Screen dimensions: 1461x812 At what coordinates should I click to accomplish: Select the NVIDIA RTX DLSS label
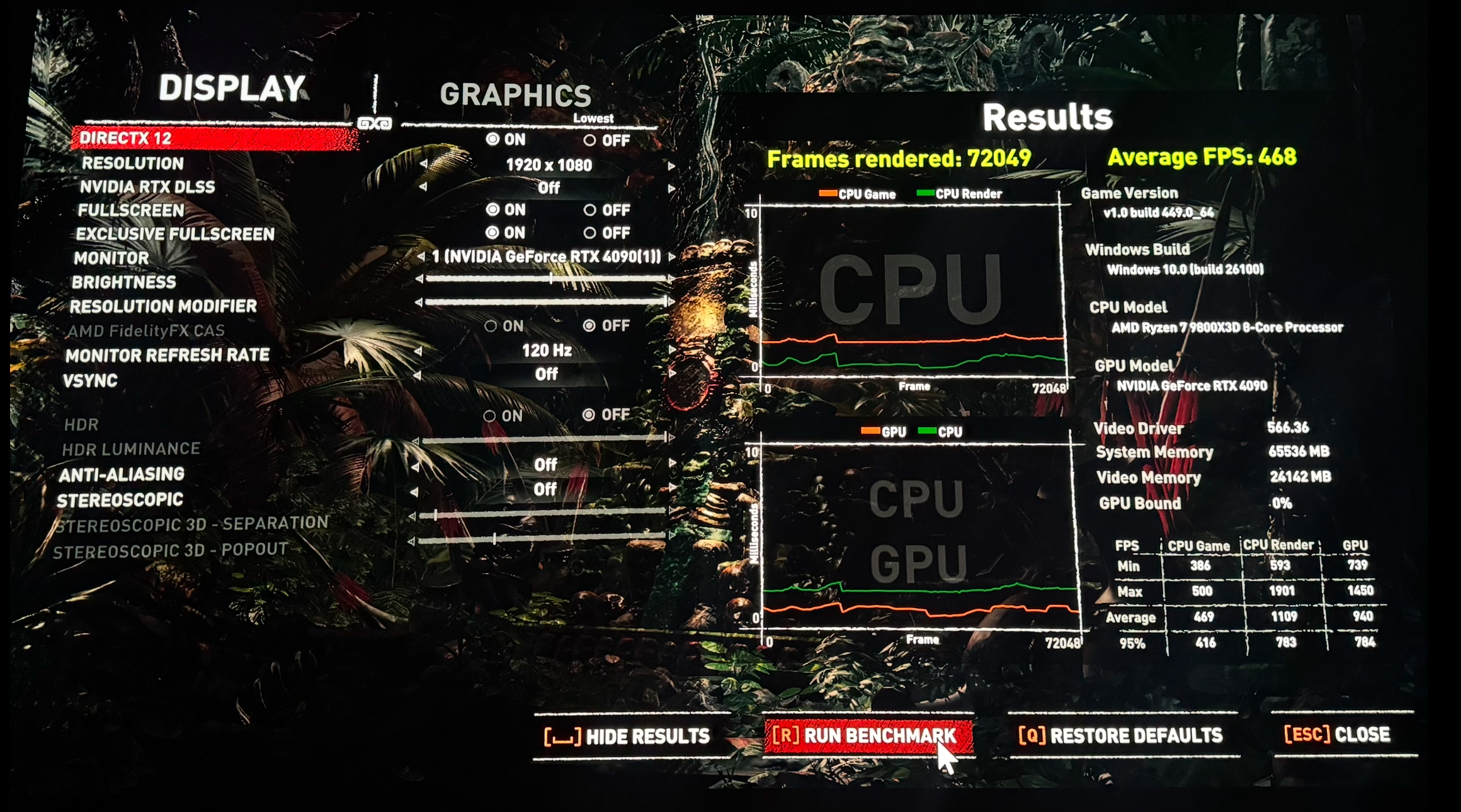(147, 187)
